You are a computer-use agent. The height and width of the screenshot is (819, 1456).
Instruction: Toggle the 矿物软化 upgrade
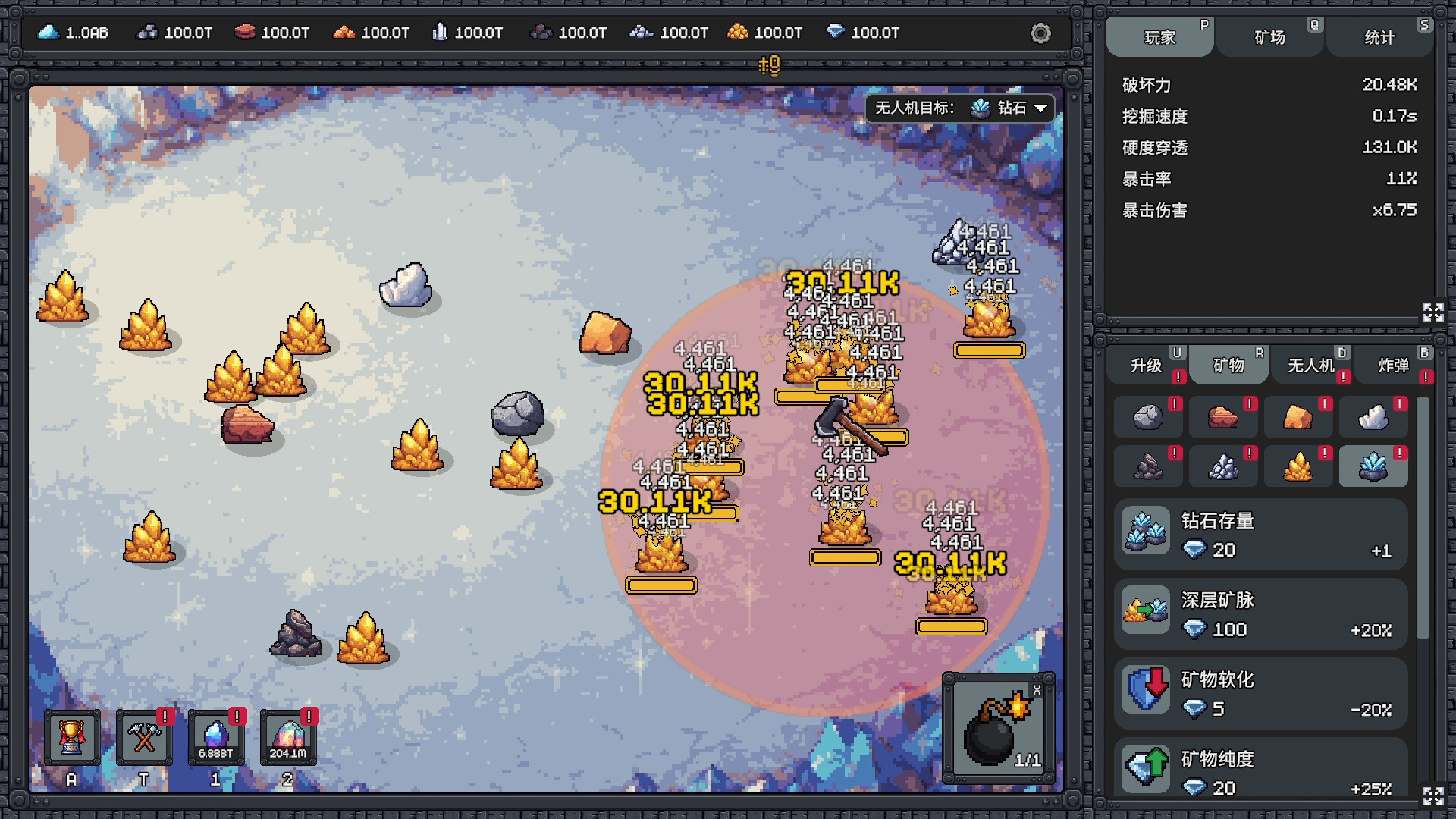(x=1145, y=691)
